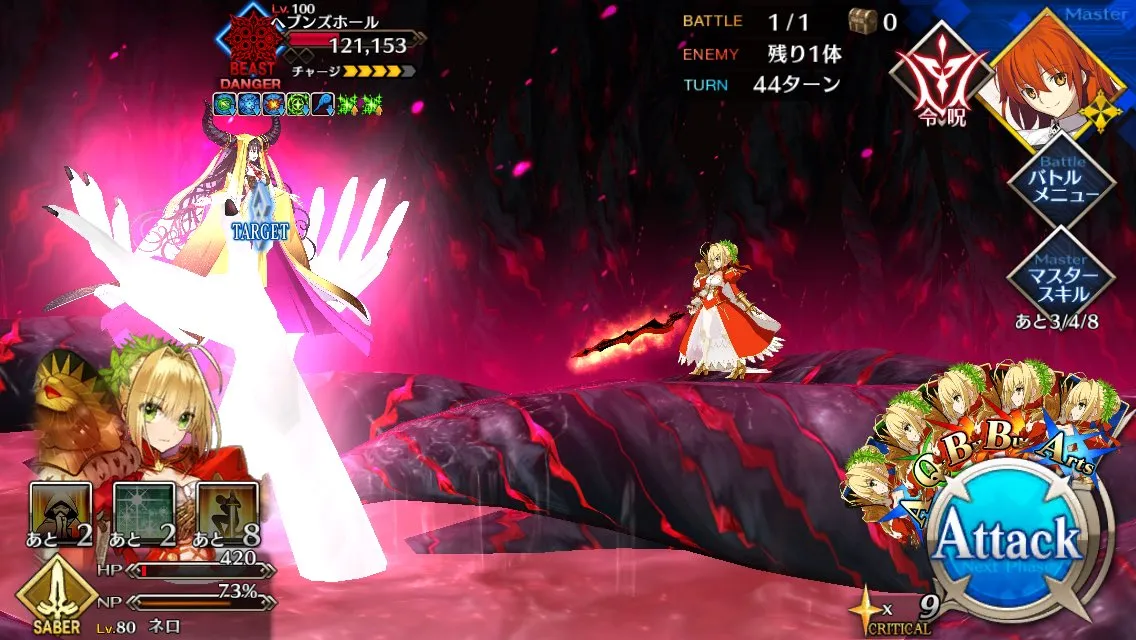Screen dimensions: 1136x640
Task: Select Nero's green starburst skill icon
Action: [138, 508]
